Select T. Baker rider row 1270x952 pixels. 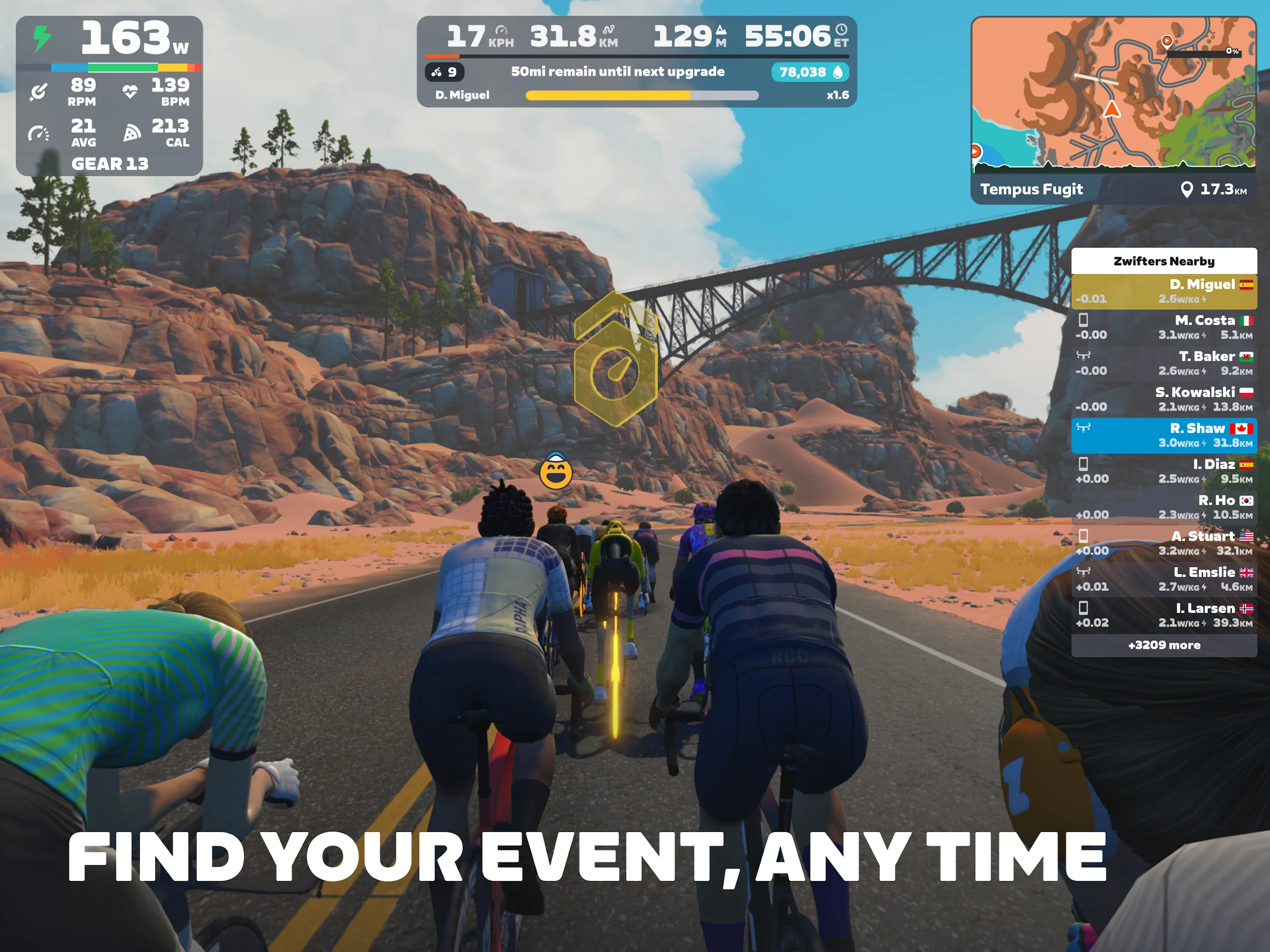[x=1163, y=363]
